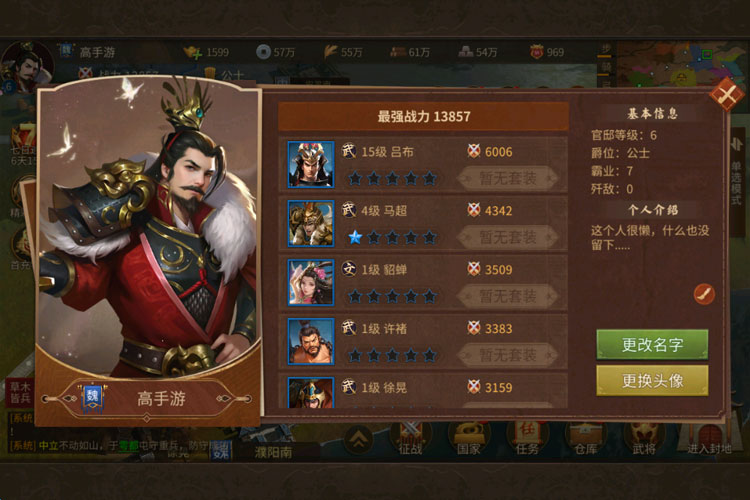The width and height of the screenshot is (750, 500).
Task: Open 吕布's 暂无套装 equipment set slot
Action: tap(508, 178)
